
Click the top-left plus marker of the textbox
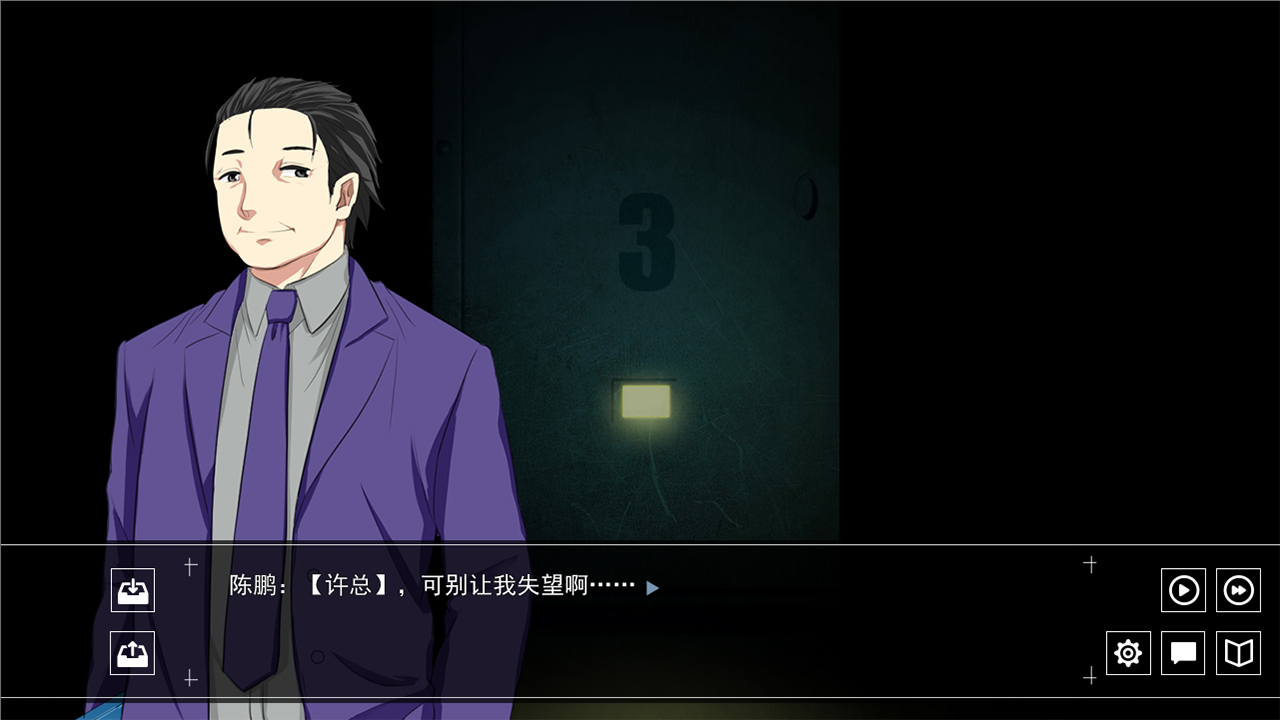coord(190,564)
